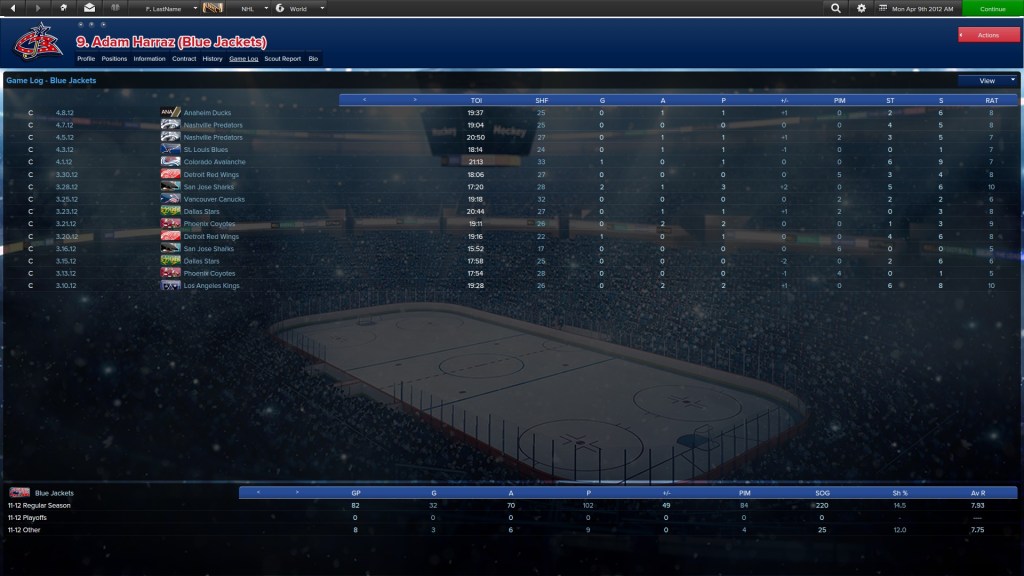Switch to the Profile tab
The image size is (1024, 576).
pos(86,59)
